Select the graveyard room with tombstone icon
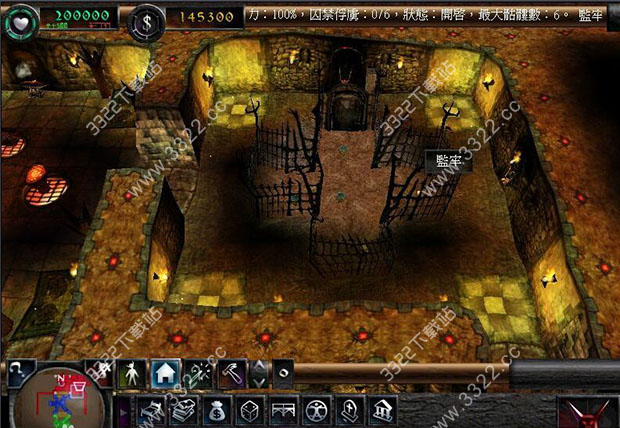Screen dimensions: 620x428 349,410
